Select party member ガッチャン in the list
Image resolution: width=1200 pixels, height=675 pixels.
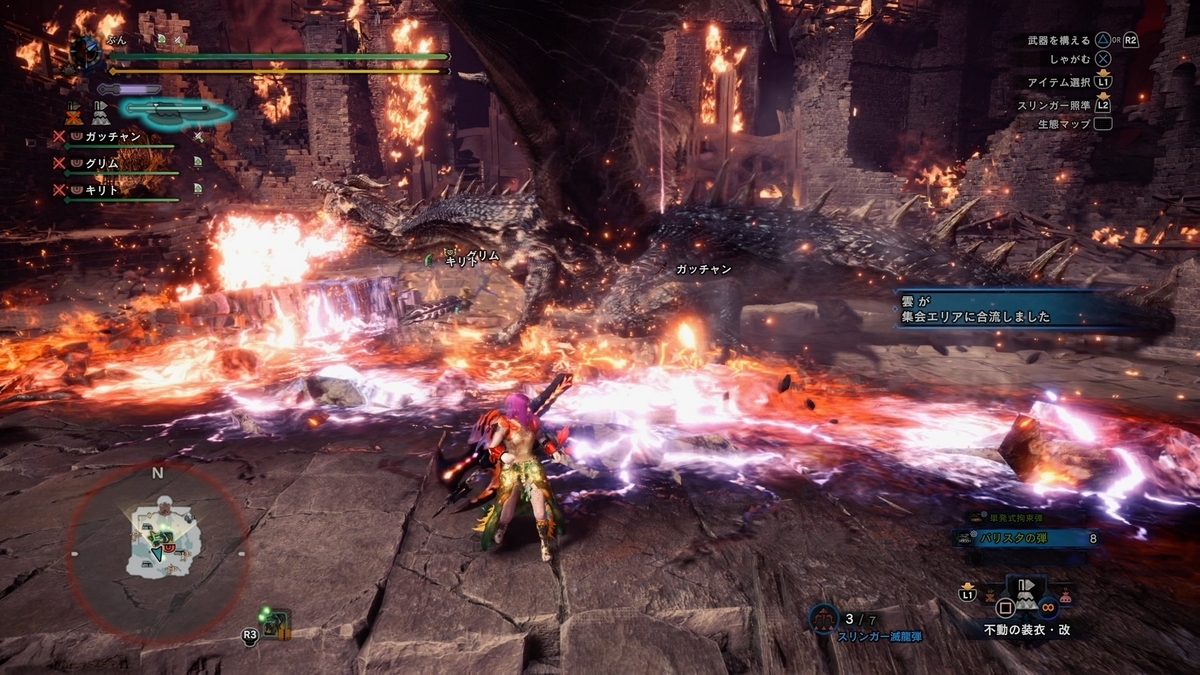click(112, 135)
